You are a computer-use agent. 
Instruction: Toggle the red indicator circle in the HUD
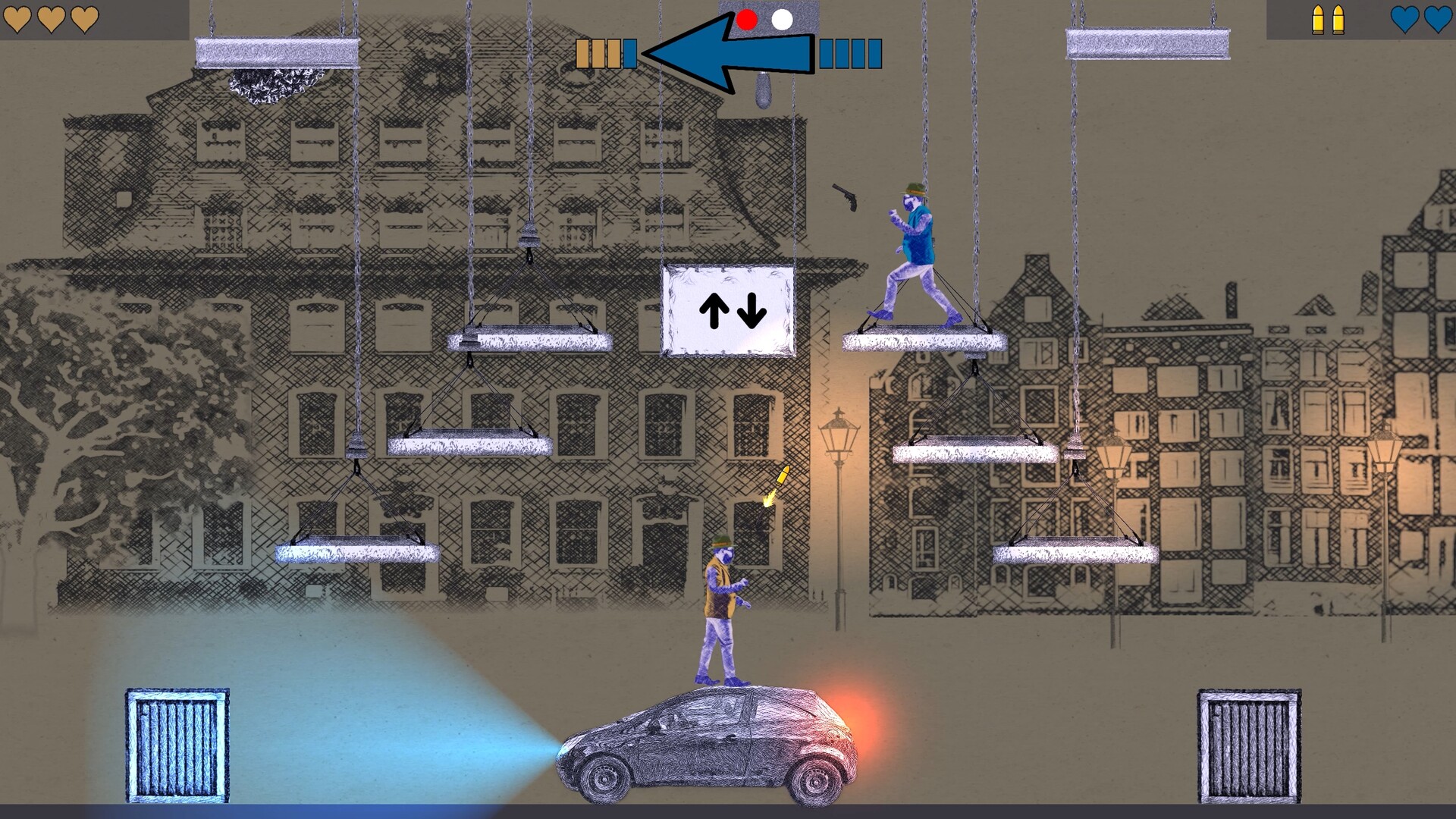pos(748,19)
